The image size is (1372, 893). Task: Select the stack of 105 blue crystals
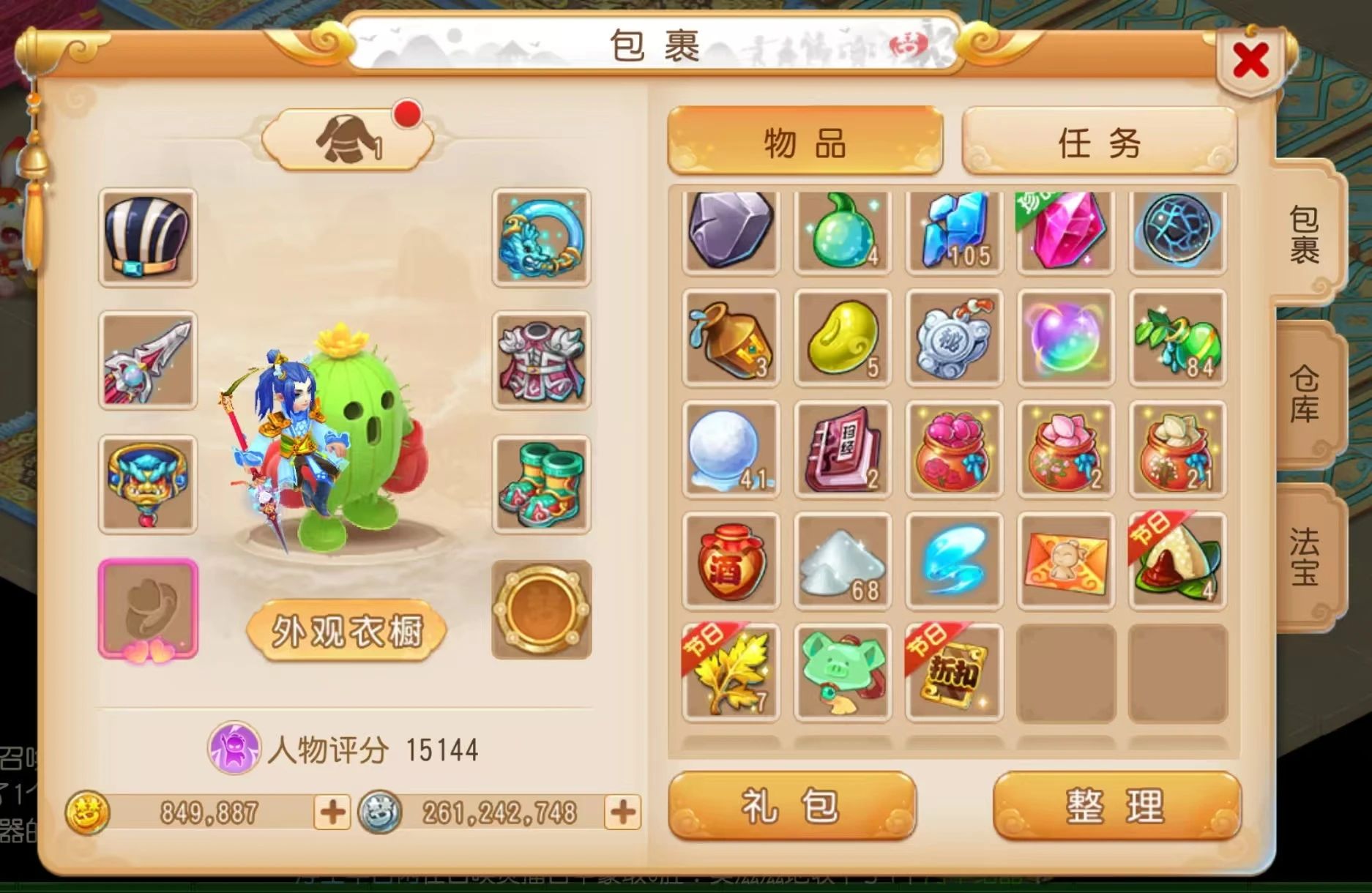[953, 231]
